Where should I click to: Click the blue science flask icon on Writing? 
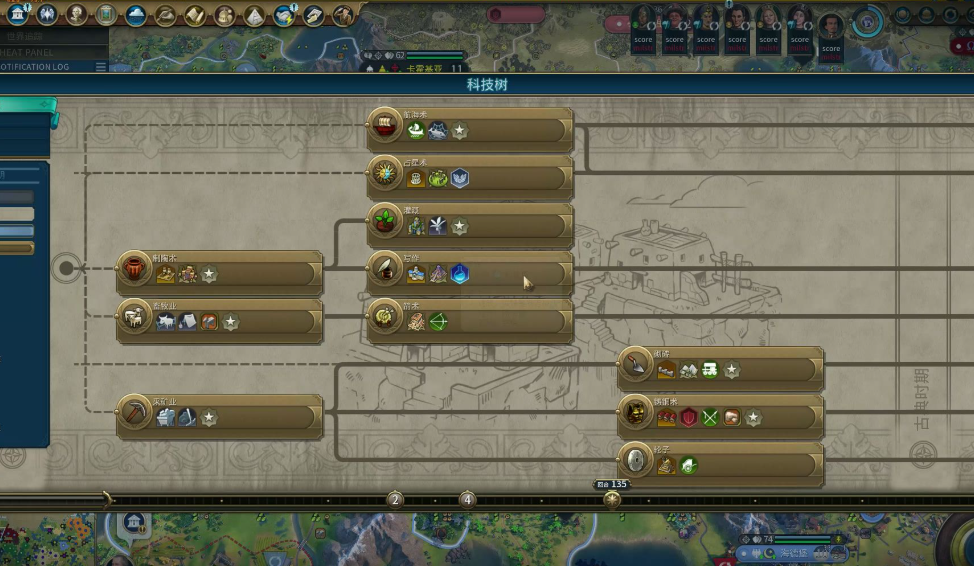(x=460, y=274)
